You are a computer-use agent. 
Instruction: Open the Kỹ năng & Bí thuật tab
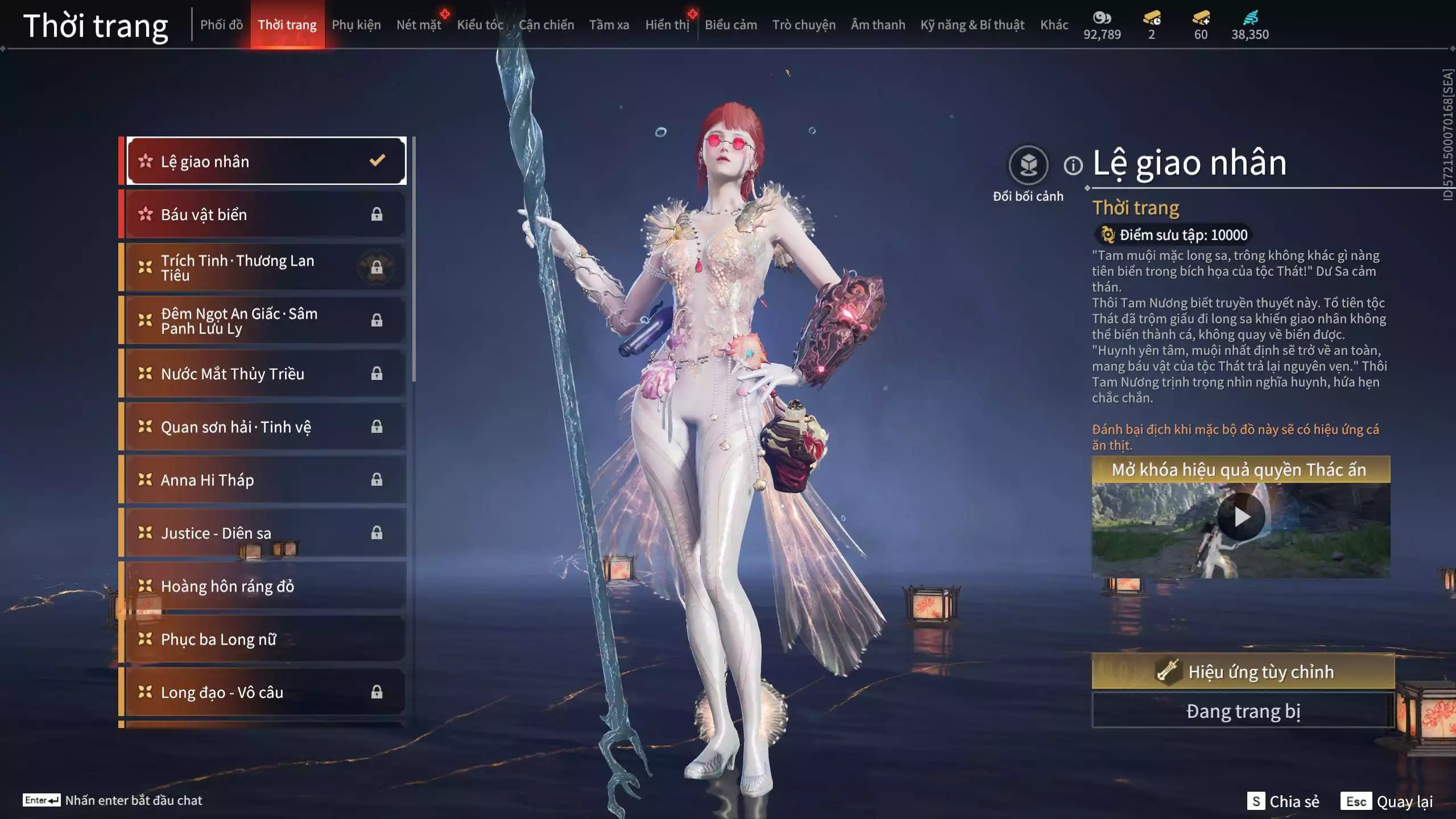point(972,25)
